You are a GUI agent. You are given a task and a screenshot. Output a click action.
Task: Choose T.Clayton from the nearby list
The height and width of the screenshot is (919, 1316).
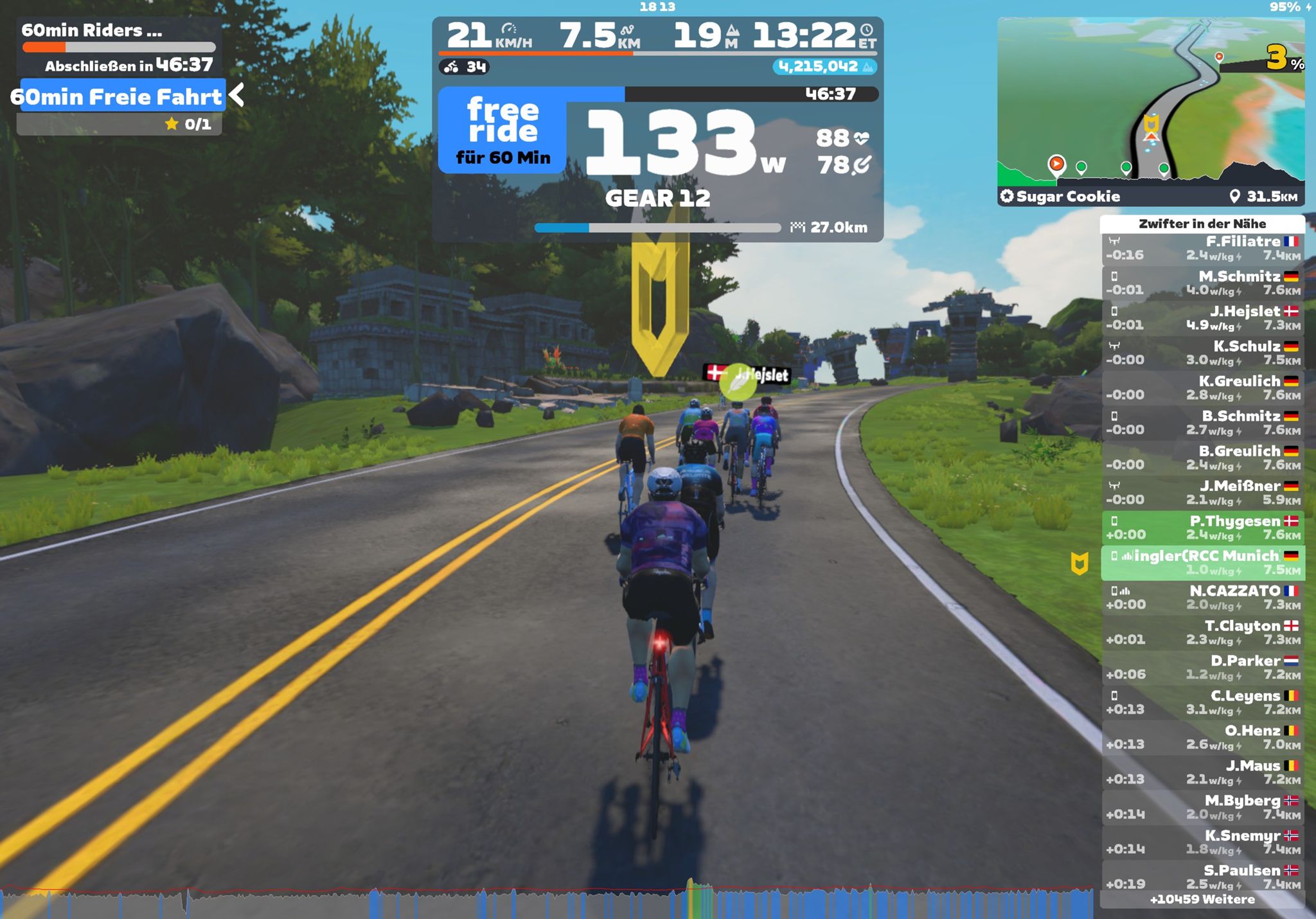coord(1202,632)
